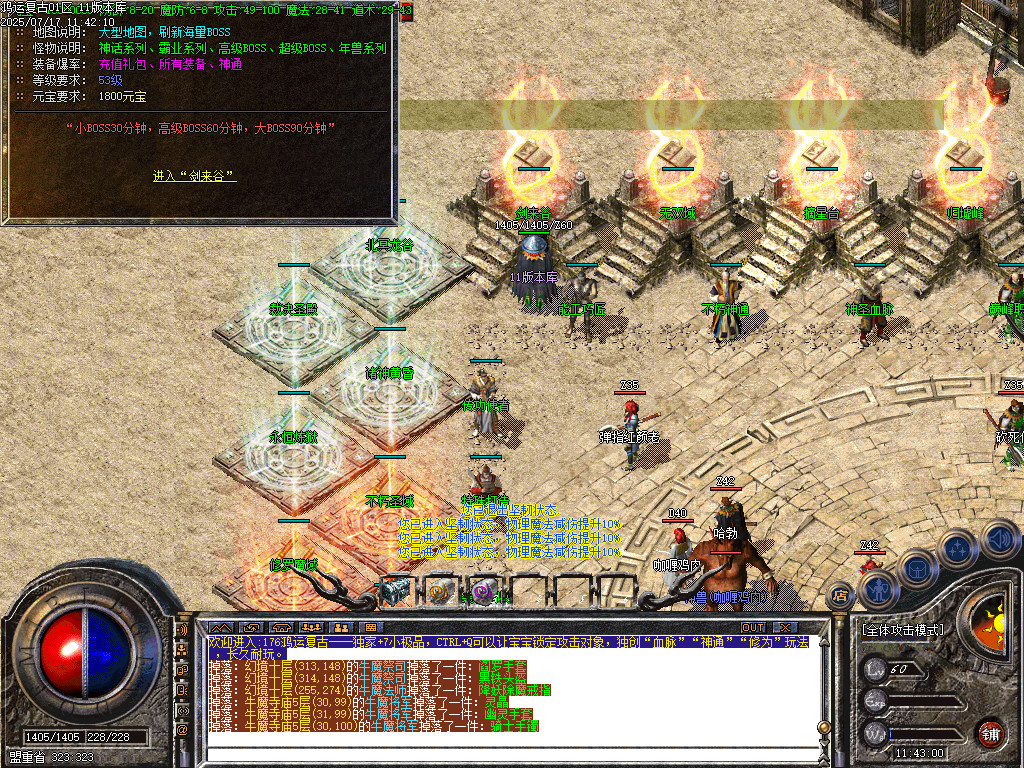Toggle the shout channel sound-wave icon
Image resolution: width=1024 pixels, height=768 pixels.
182,632
